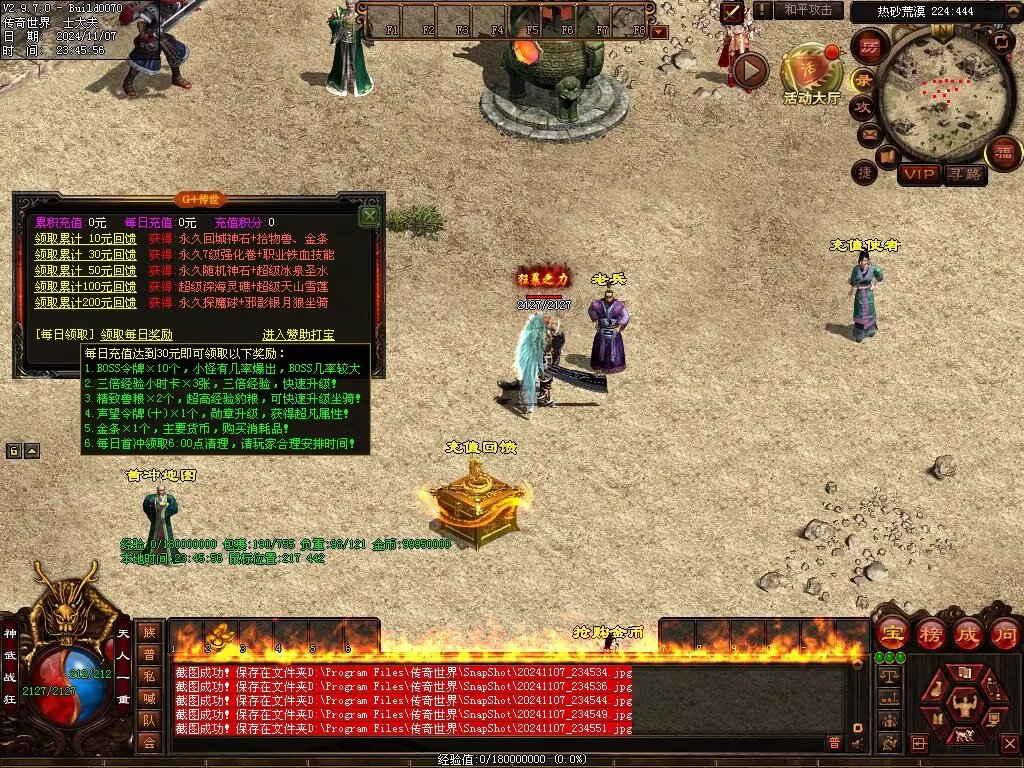The image size is (1024, 768).
Task: Activate 寻路 pathfinding button
Action: [965, 175]
